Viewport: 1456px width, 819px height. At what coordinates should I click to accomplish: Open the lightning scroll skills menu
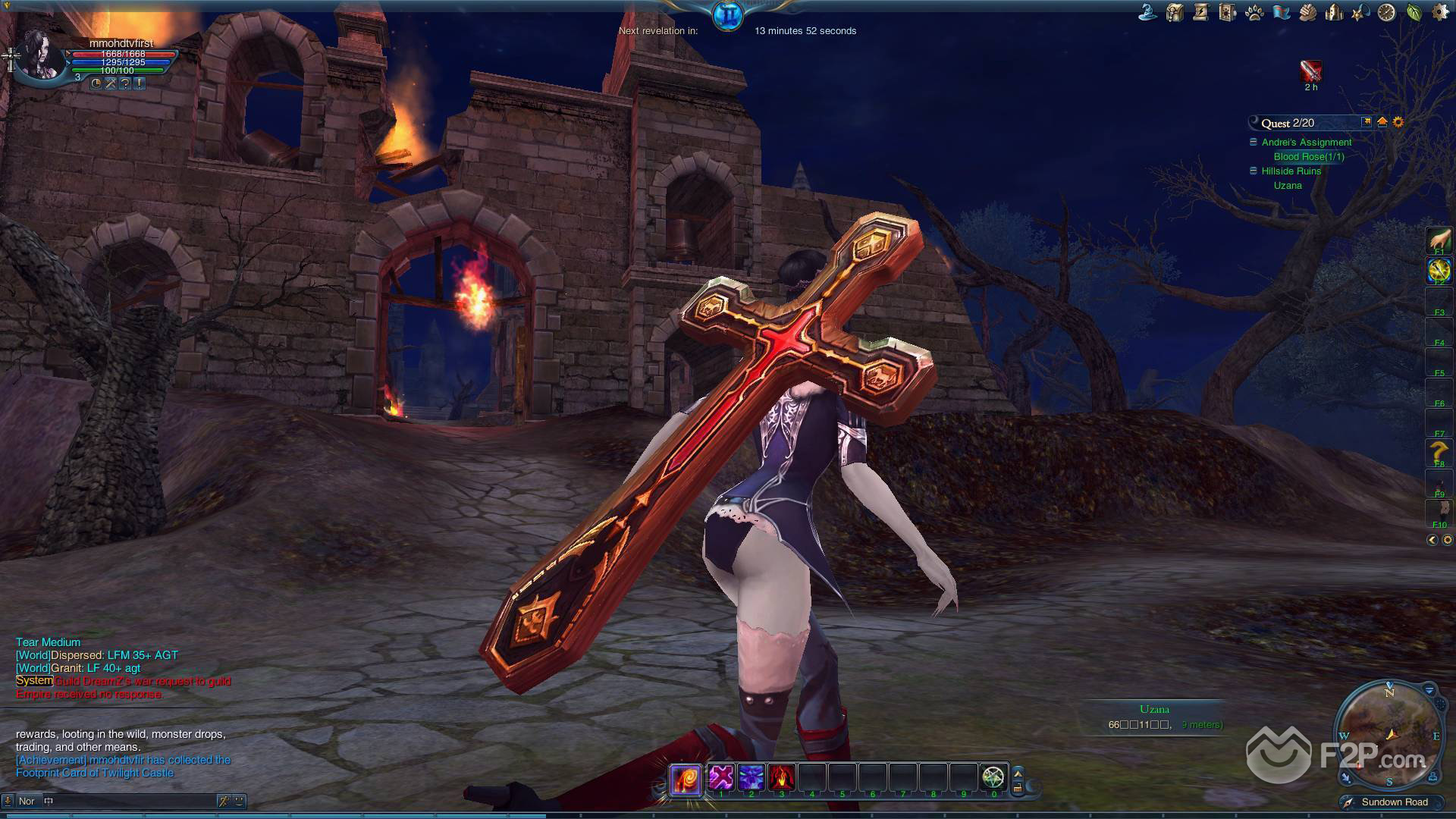[1200, 12]
